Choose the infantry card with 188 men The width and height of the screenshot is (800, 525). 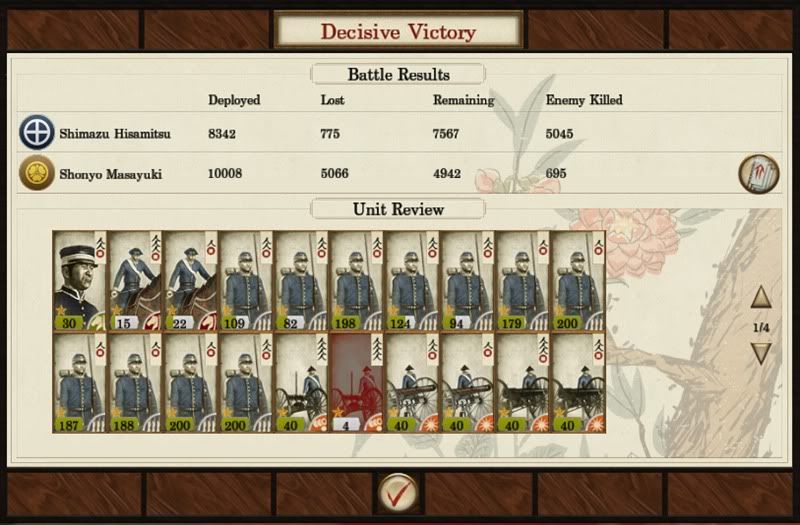(135, 383)
